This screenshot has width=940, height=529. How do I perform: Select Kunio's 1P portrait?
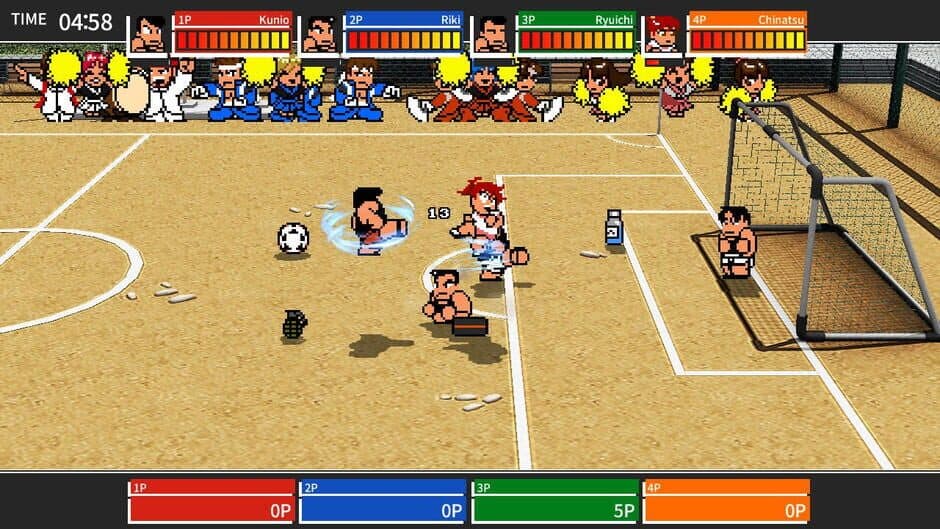tap(149, 34)
